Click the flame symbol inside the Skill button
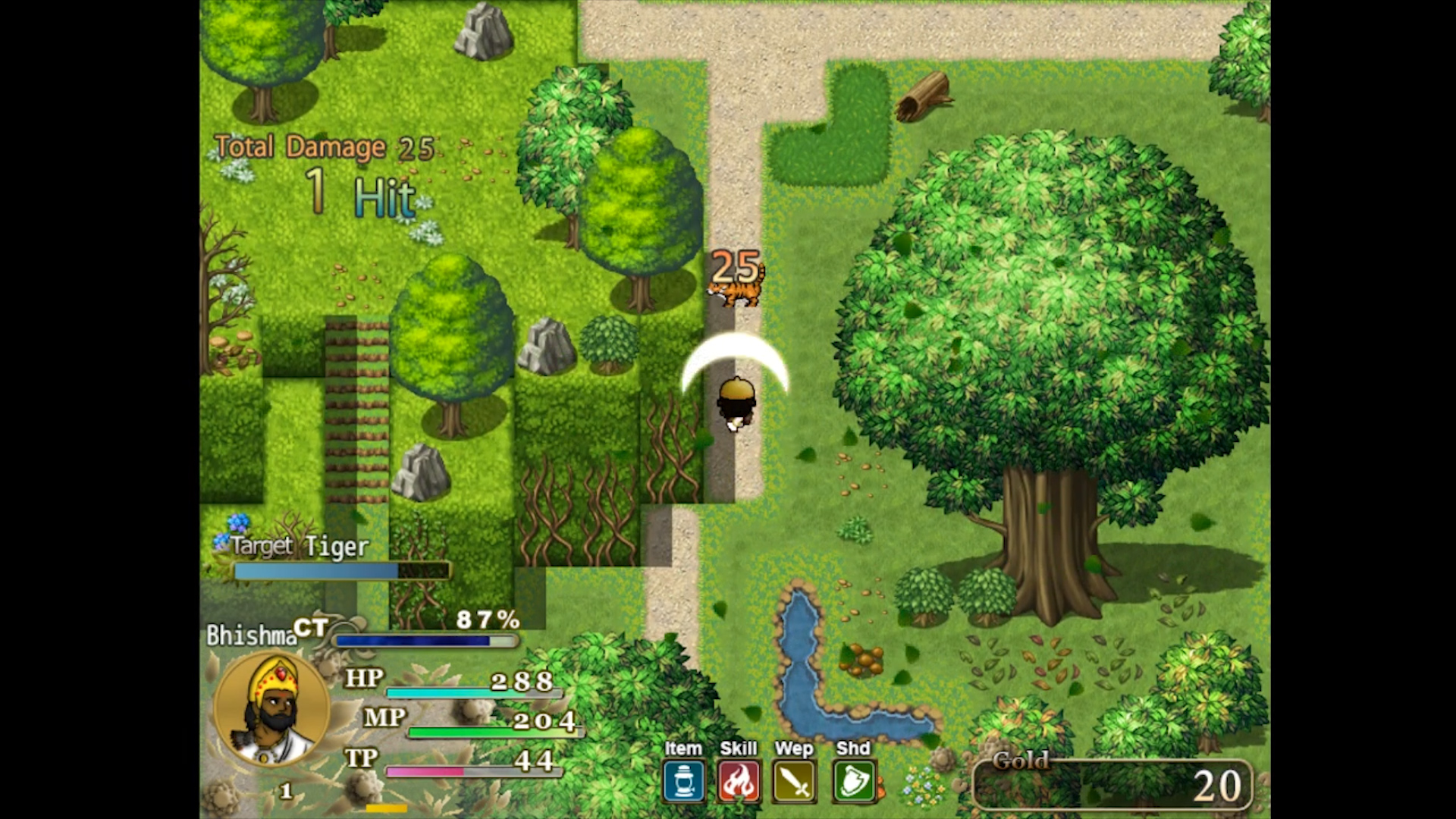 click(739, 780)
